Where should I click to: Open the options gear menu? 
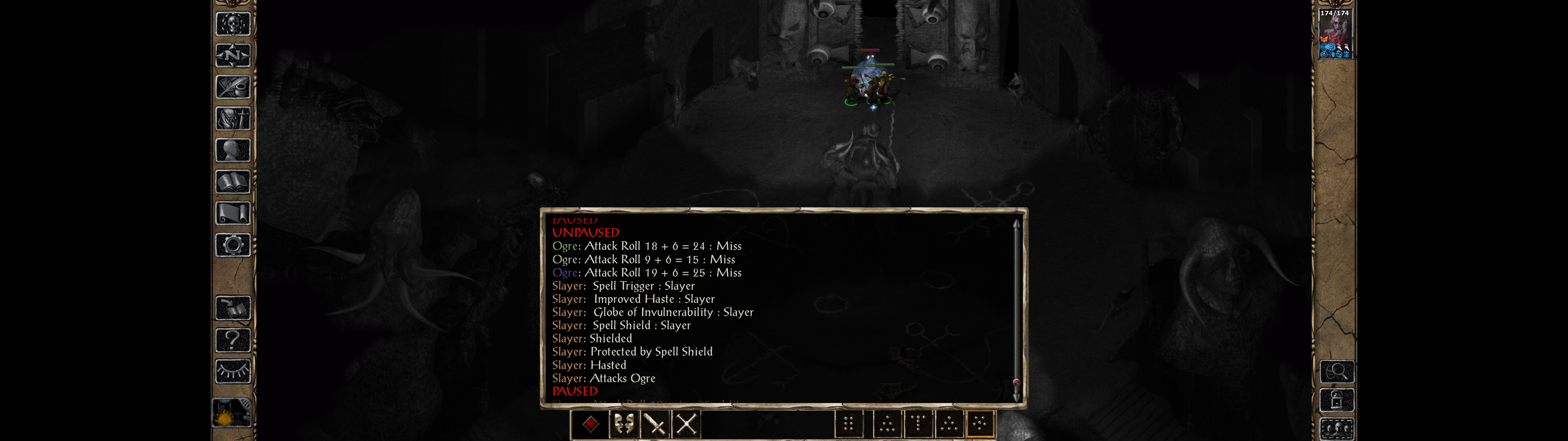pyautogui.click(x=233, y=245)
